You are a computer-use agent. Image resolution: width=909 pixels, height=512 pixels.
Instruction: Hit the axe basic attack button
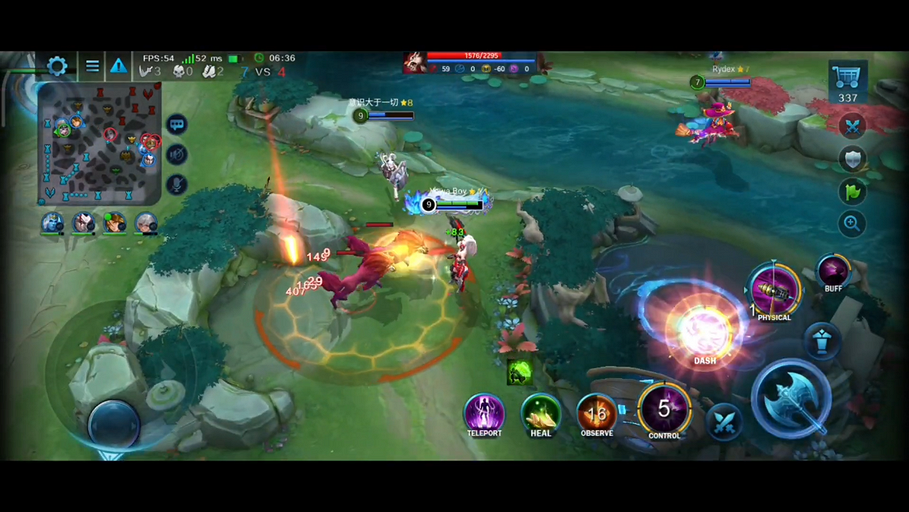click(x=791, y=398)
